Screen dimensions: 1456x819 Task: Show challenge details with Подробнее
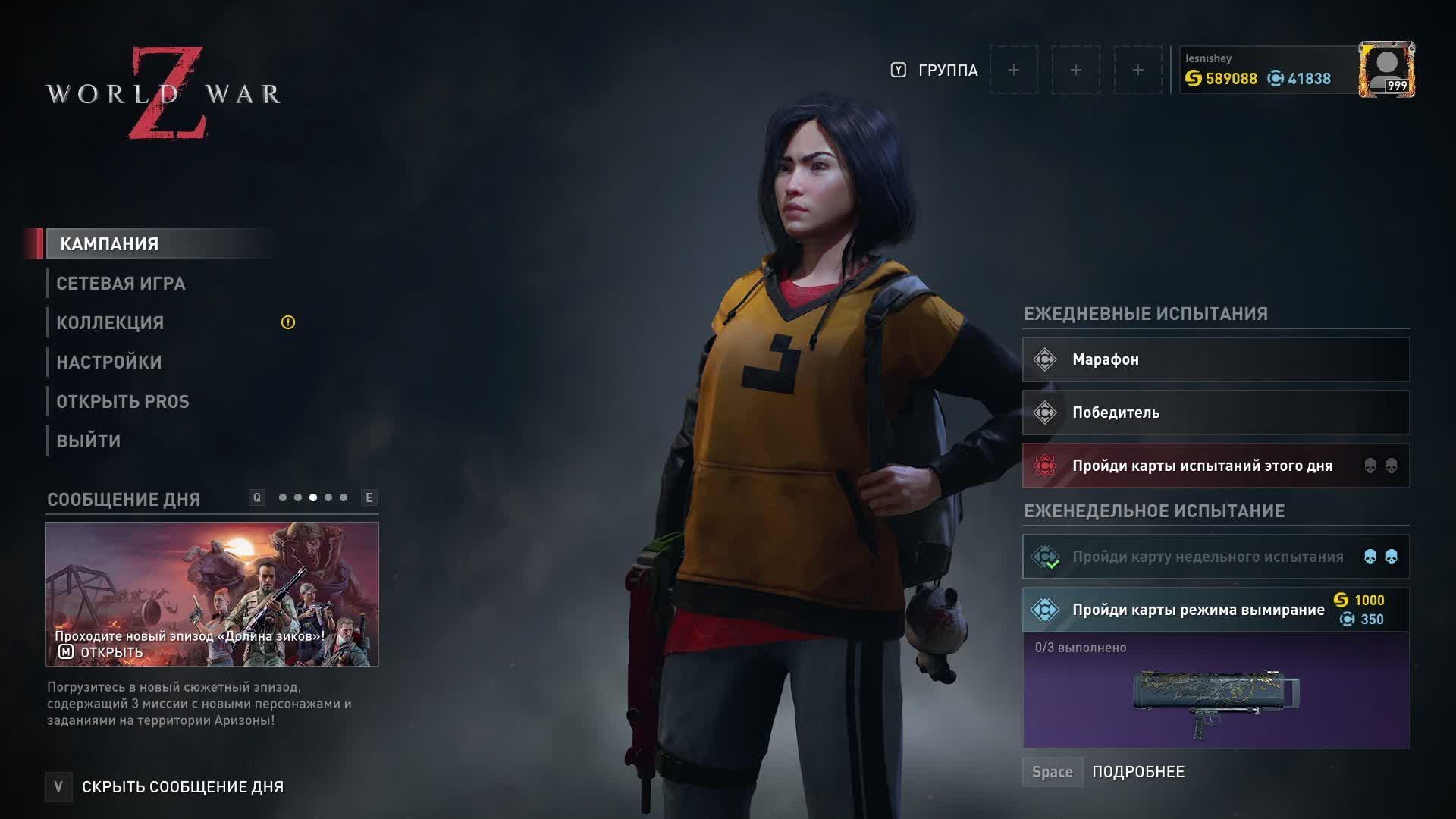(x=1137, y=772)
